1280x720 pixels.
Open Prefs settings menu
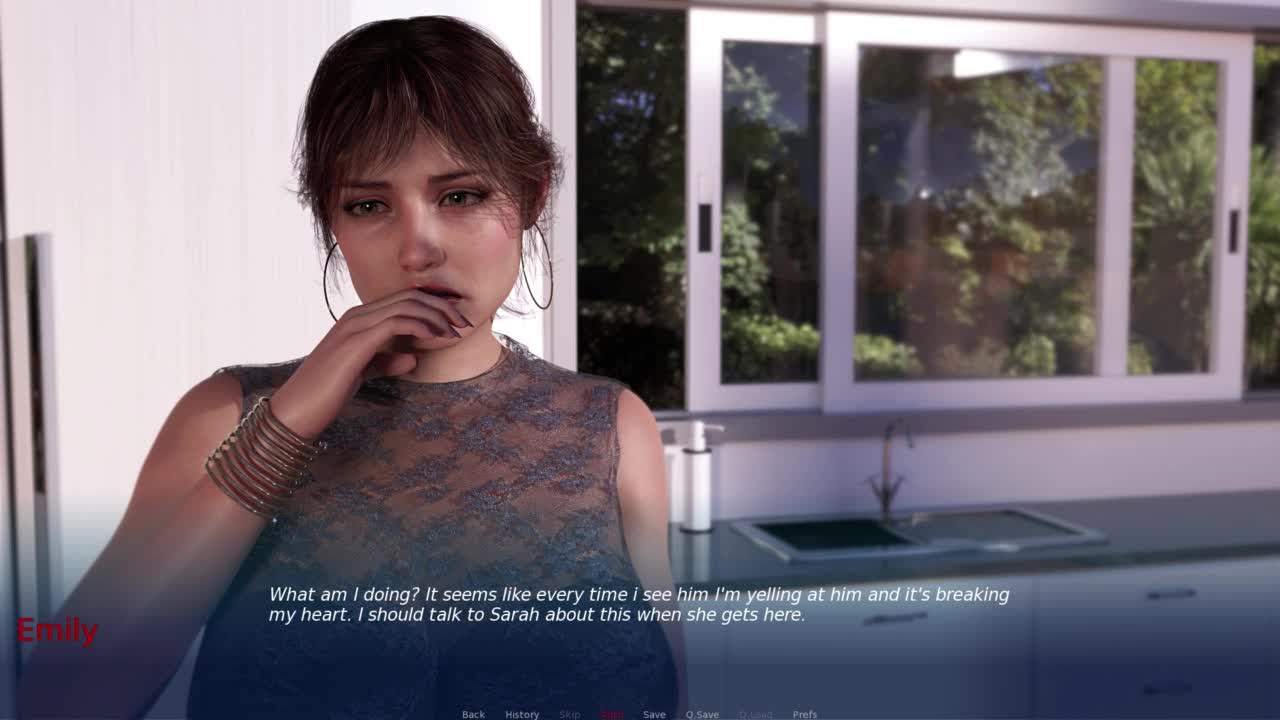pyautogui.click(x=805, y=714)
